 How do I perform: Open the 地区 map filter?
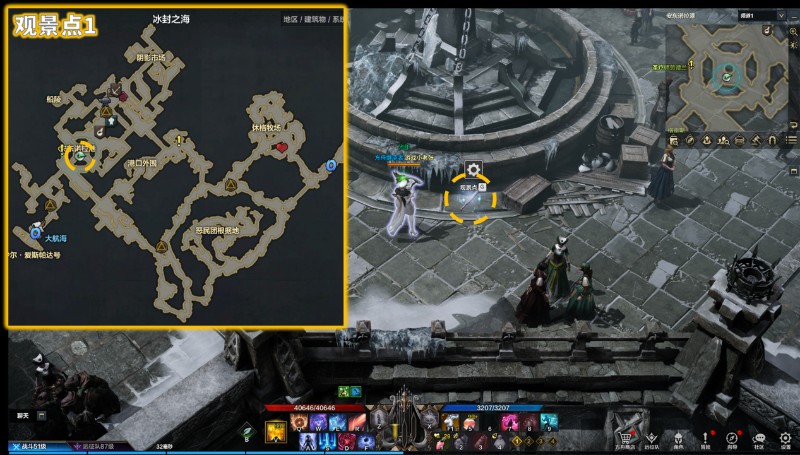click(x=290, y=19)
